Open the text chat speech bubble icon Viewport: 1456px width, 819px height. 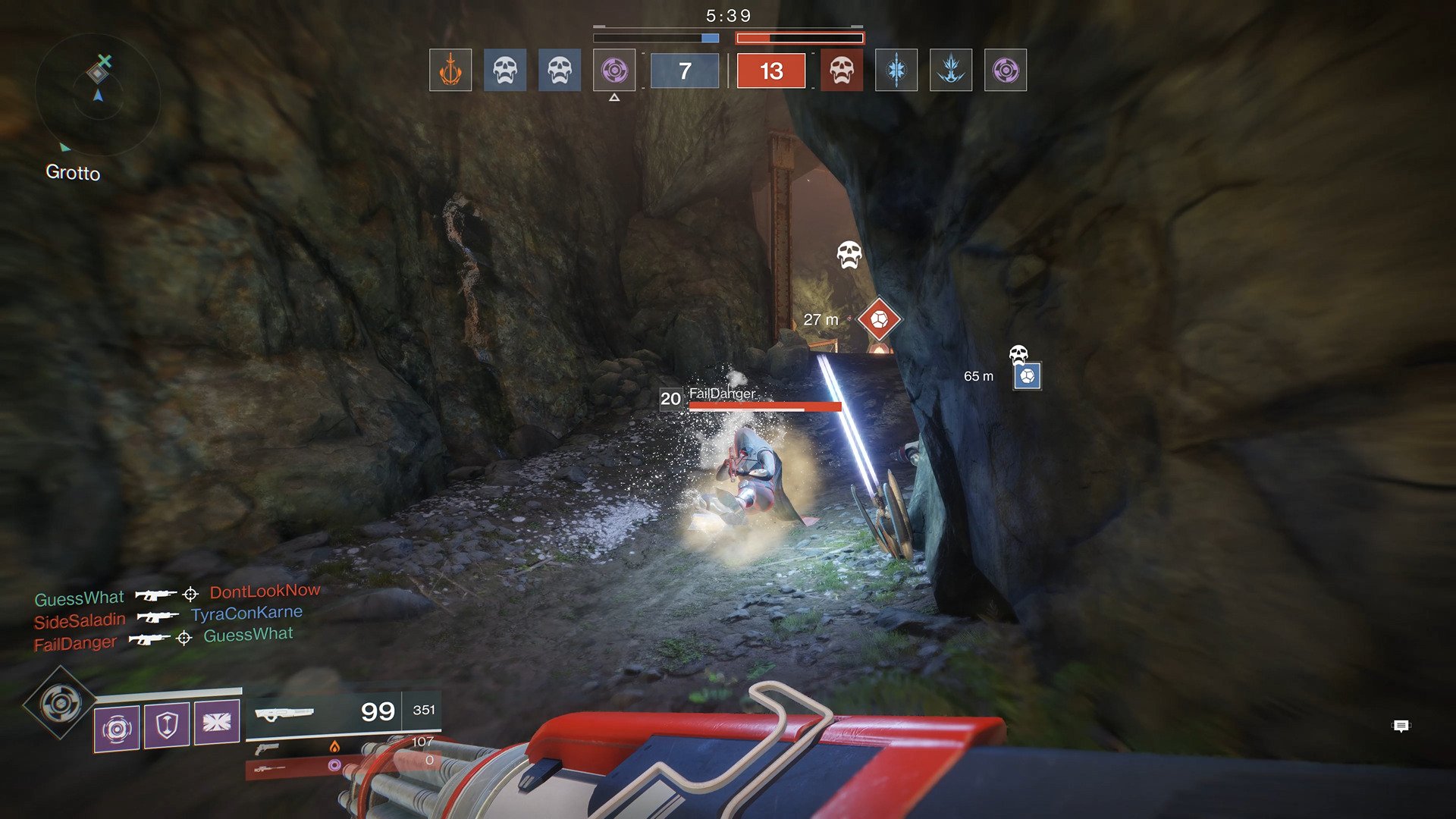[x=1401, y=726]
